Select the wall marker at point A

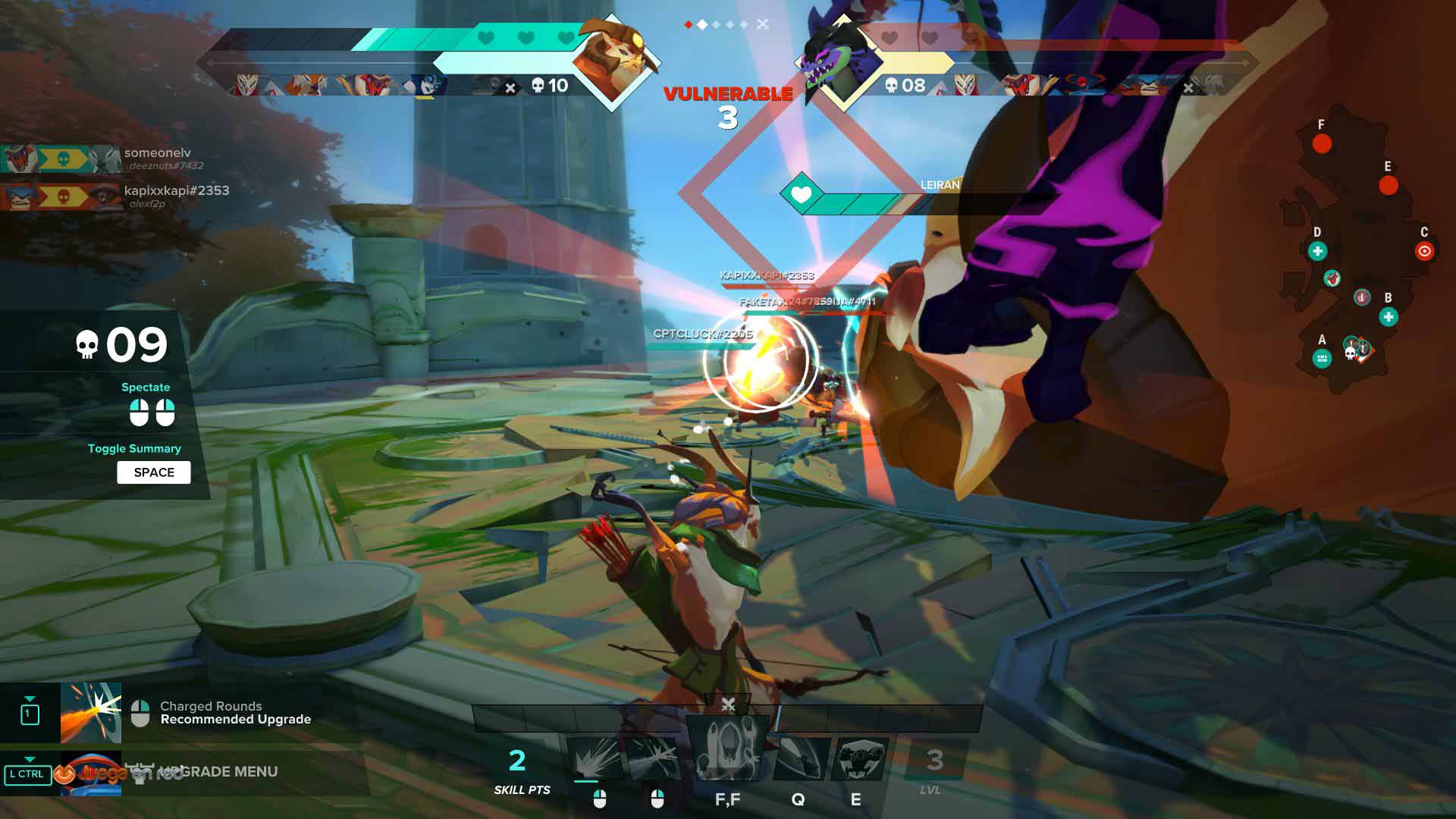point(1322,359)
